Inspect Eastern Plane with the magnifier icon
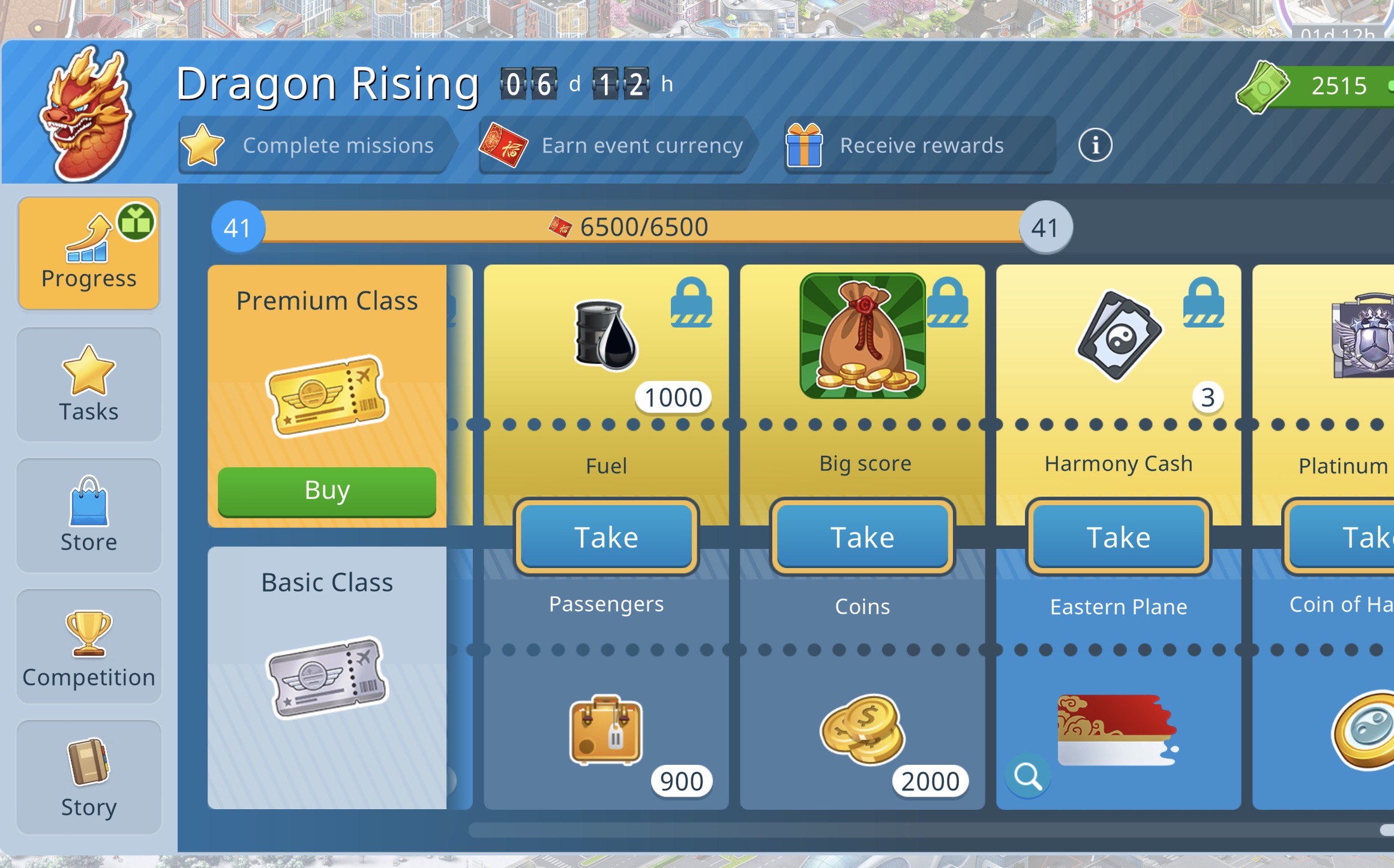The height and width of the screenshot is (868, 1394). 1028,776
